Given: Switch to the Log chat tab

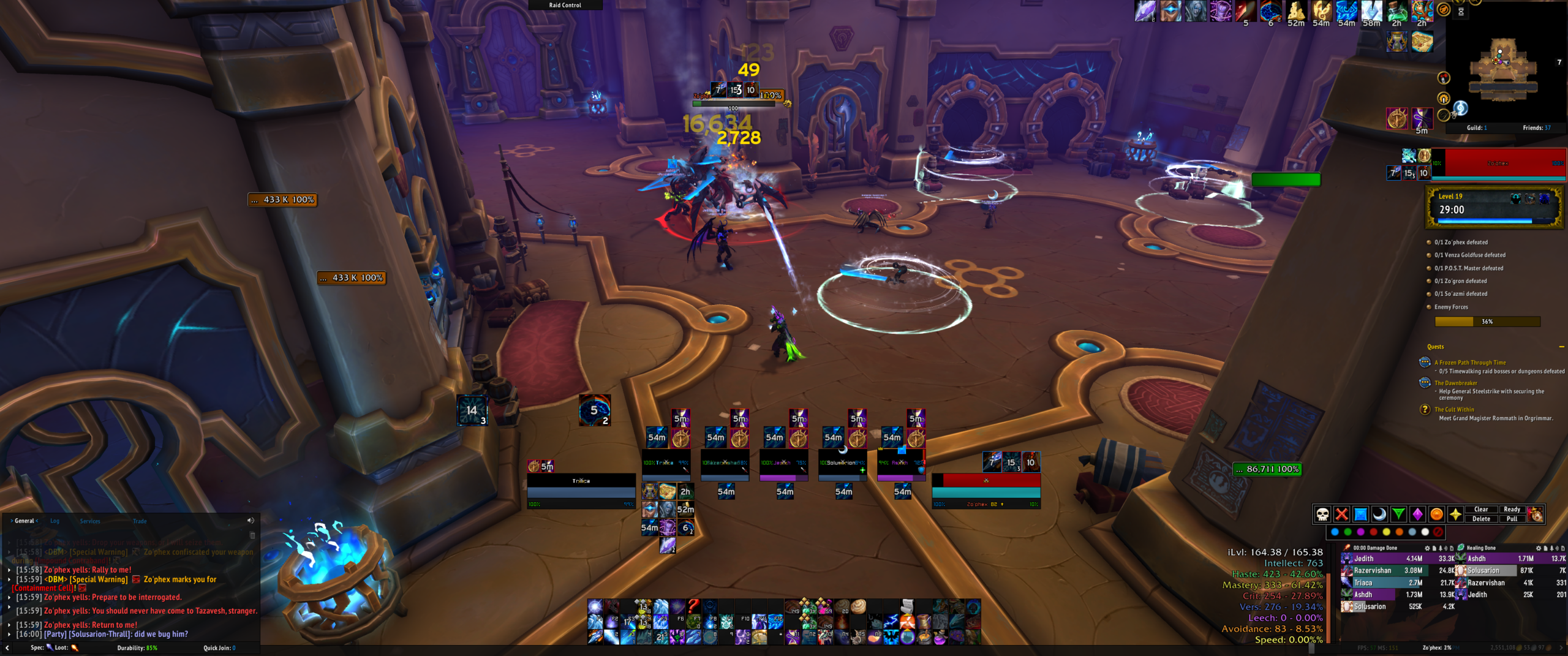Looking at the screenshot, I should [x=55, y=521].
